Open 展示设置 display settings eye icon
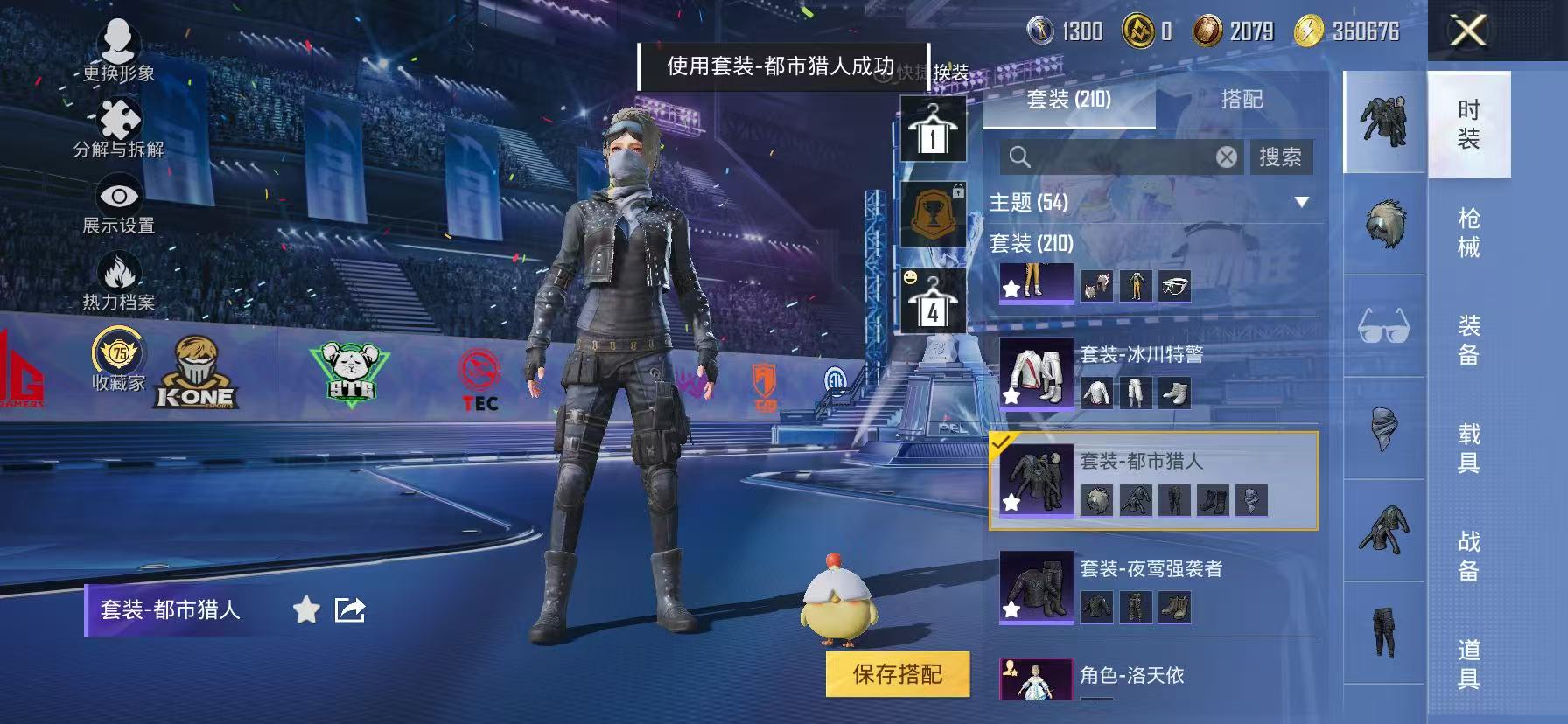 click(118, 194)
